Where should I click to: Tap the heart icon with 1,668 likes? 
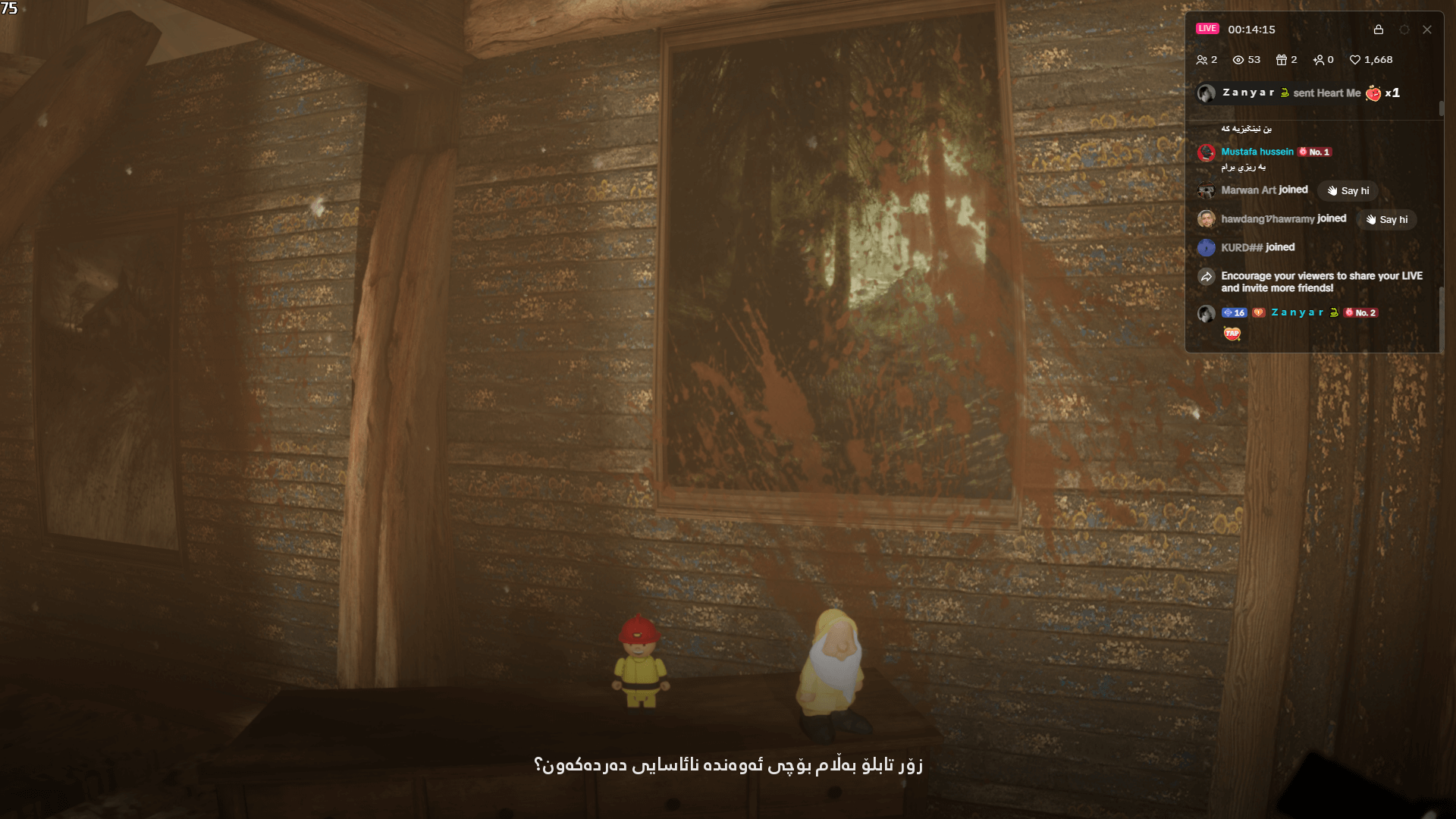tap(1354, 59)
